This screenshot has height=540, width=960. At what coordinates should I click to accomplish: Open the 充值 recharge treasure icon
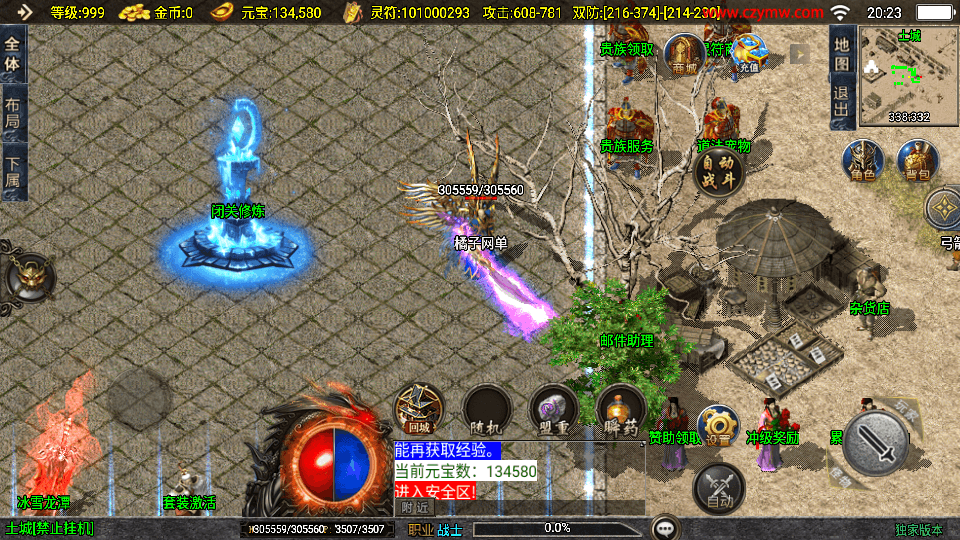[748, 54]
